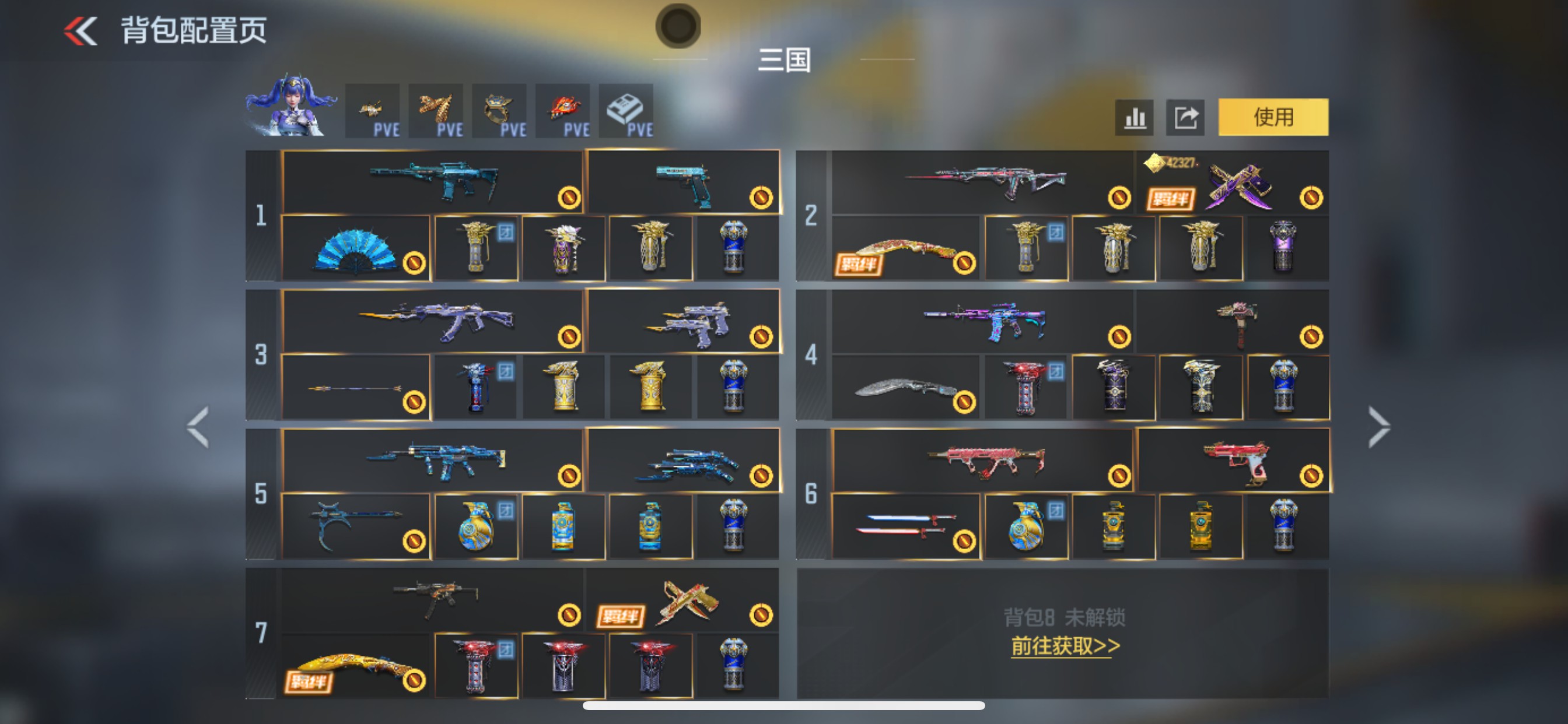
Task: Click the share/export icon beside 使用
Action: [x=1185, y=117]
